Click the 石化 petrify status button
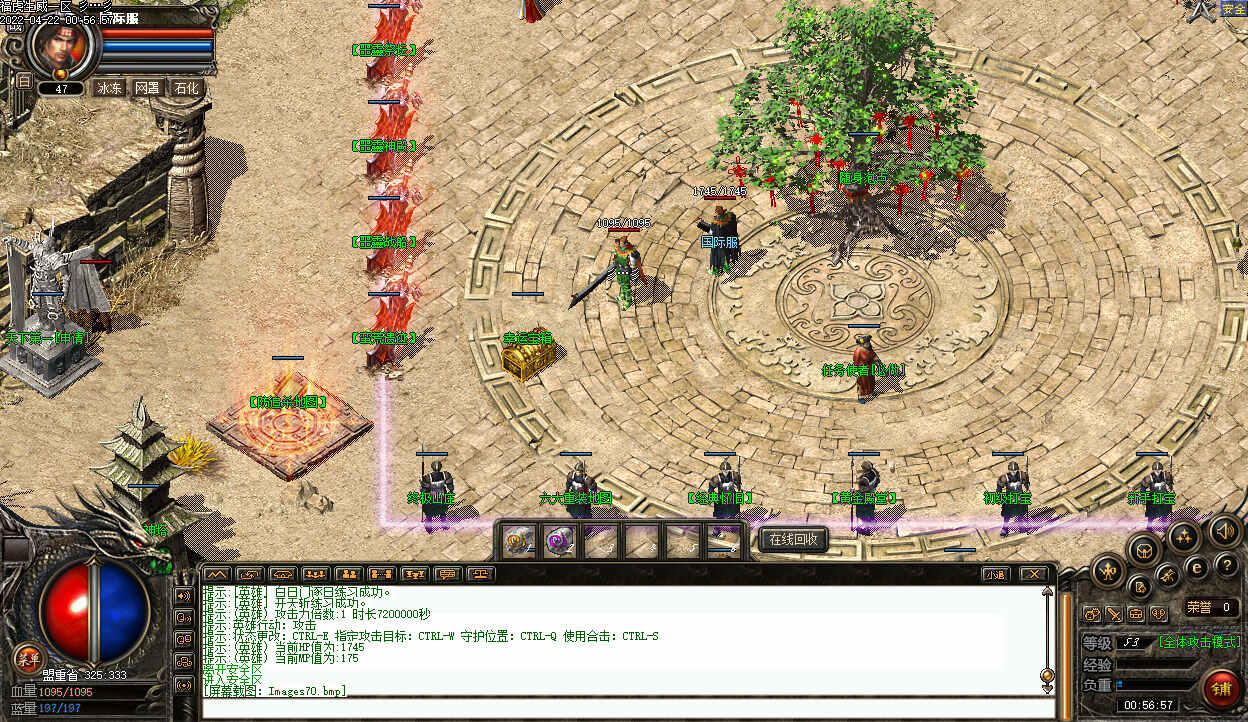The height and width of the screenshot is (722, 1248). 186,88
